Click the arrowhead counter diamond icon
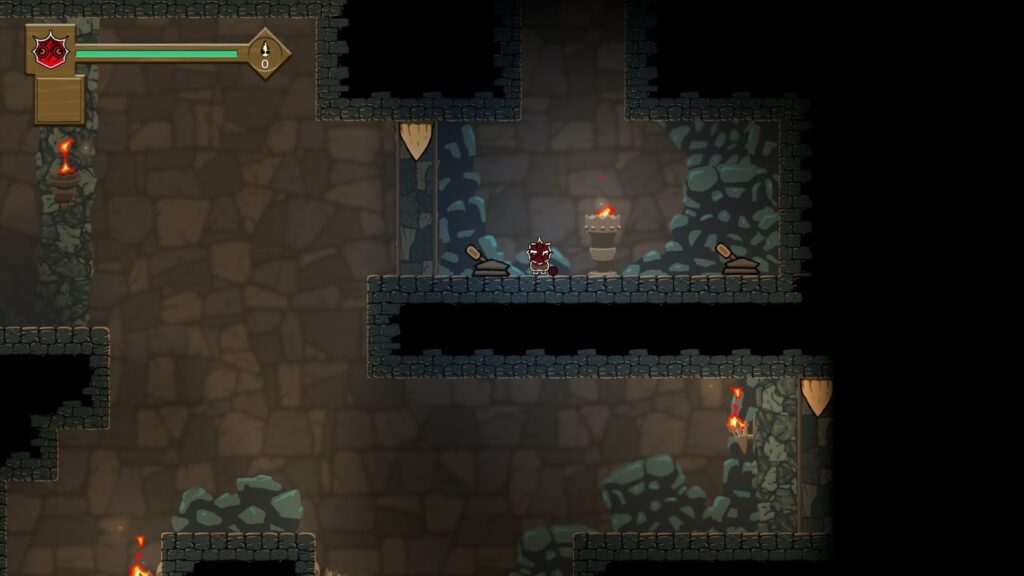This screenshot has height=576, width=1024. [265, 53]
